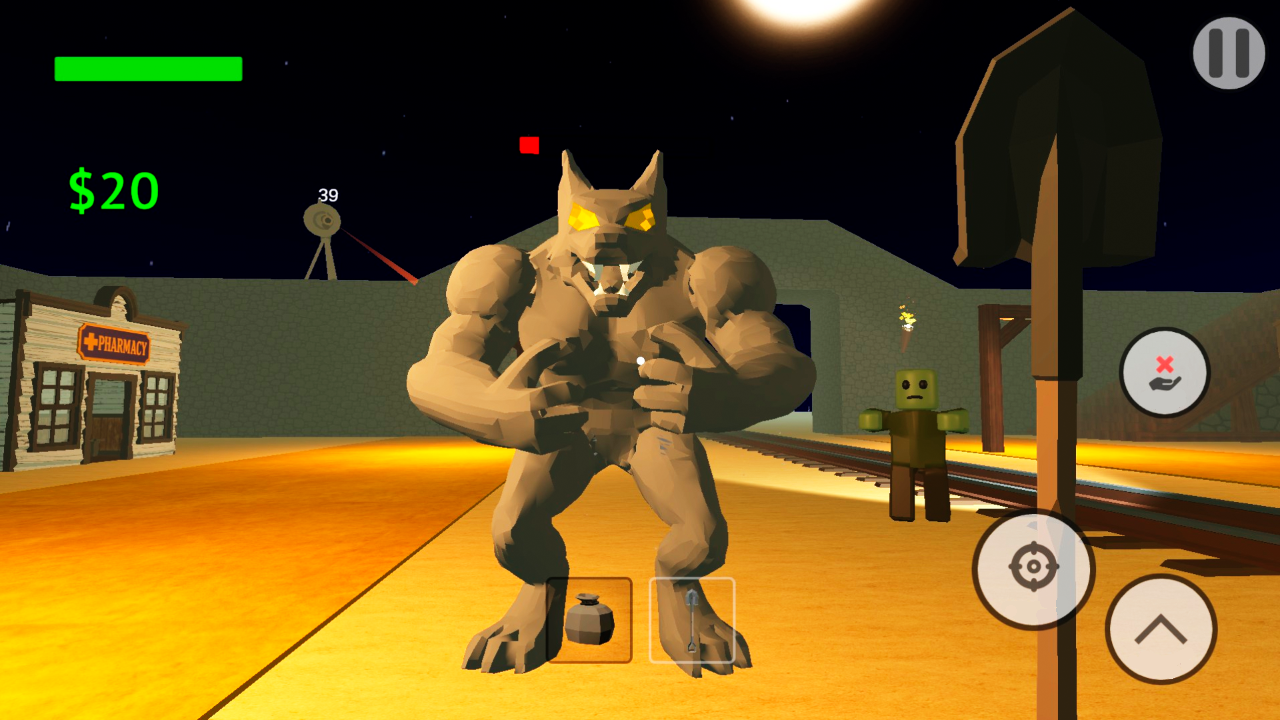The width and height of the screenshot is (1280, 720).
Task: Tap the enemy health number 39
Action: point(327,193)
